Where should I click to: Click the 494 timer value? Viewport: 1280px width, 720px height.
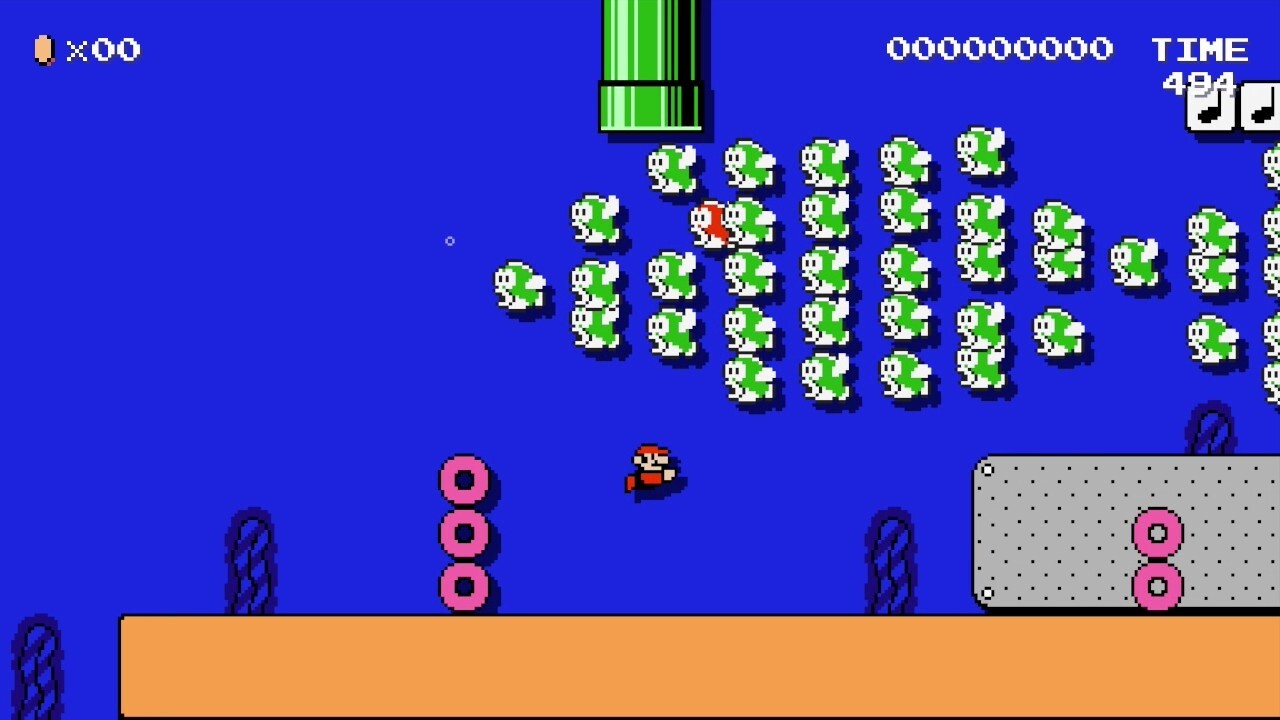1196,85
